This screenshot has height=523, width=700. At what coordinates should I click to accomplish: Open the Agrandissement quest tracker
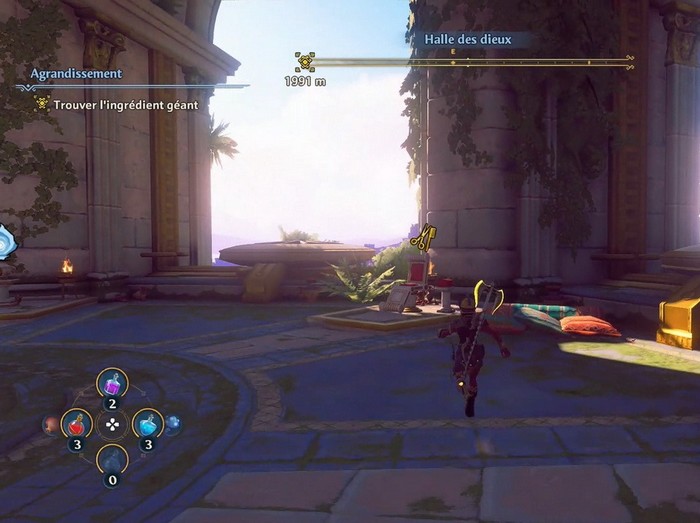(76, 73)
